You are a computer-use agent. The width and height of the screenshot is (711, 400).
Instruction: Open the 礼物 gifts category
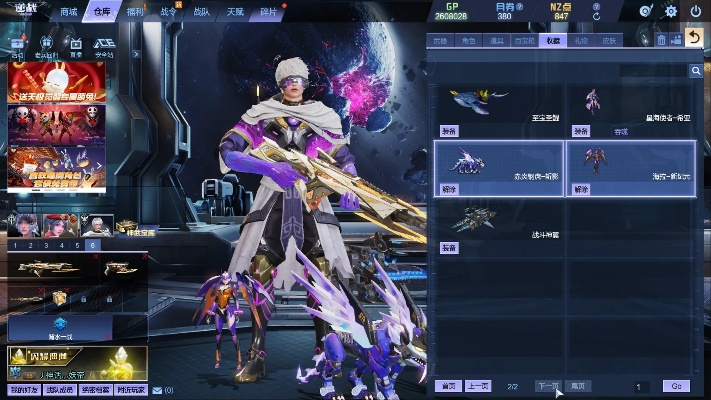[x=581, y=41]
